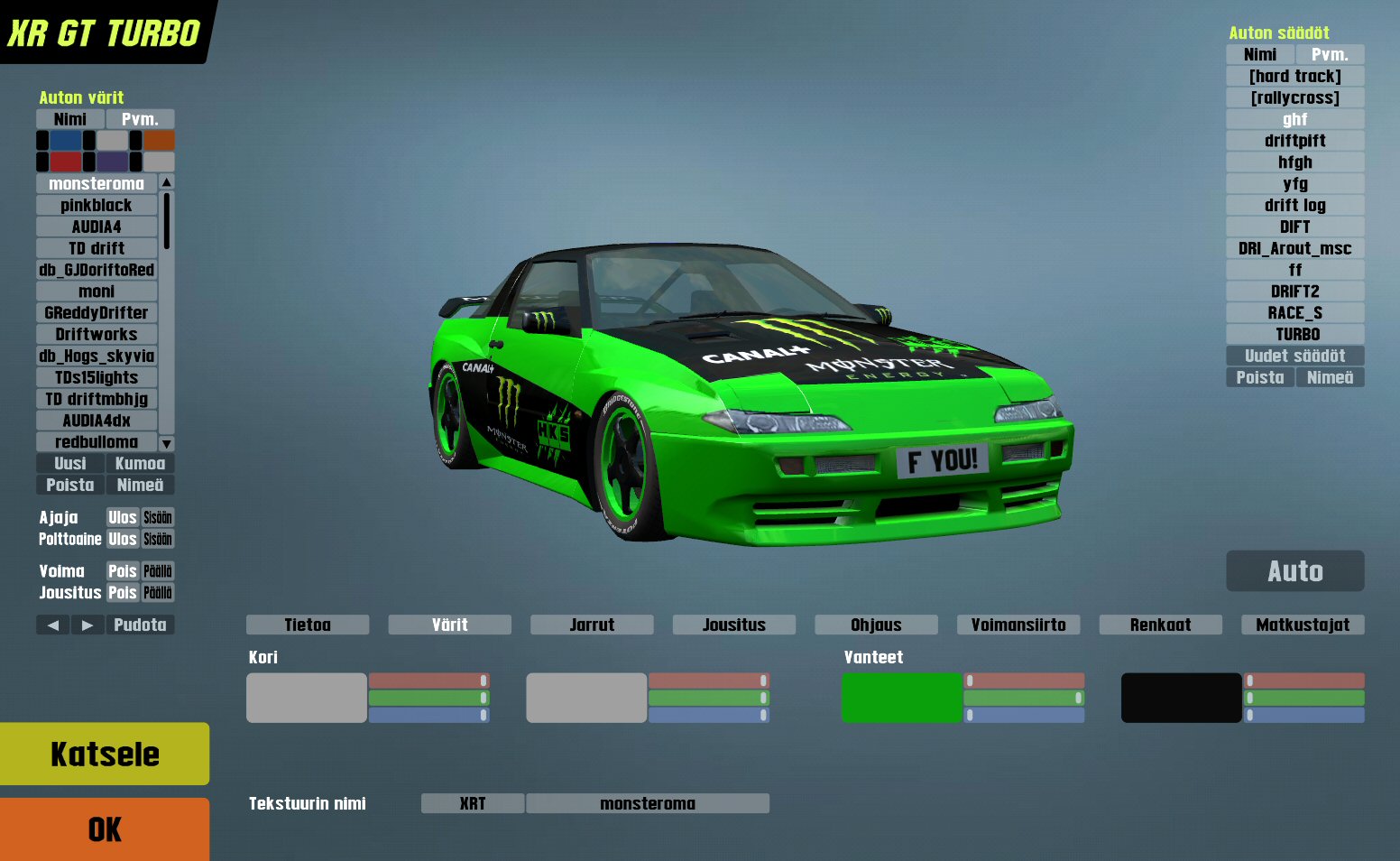Go to the Renkaat tab

1160,625
